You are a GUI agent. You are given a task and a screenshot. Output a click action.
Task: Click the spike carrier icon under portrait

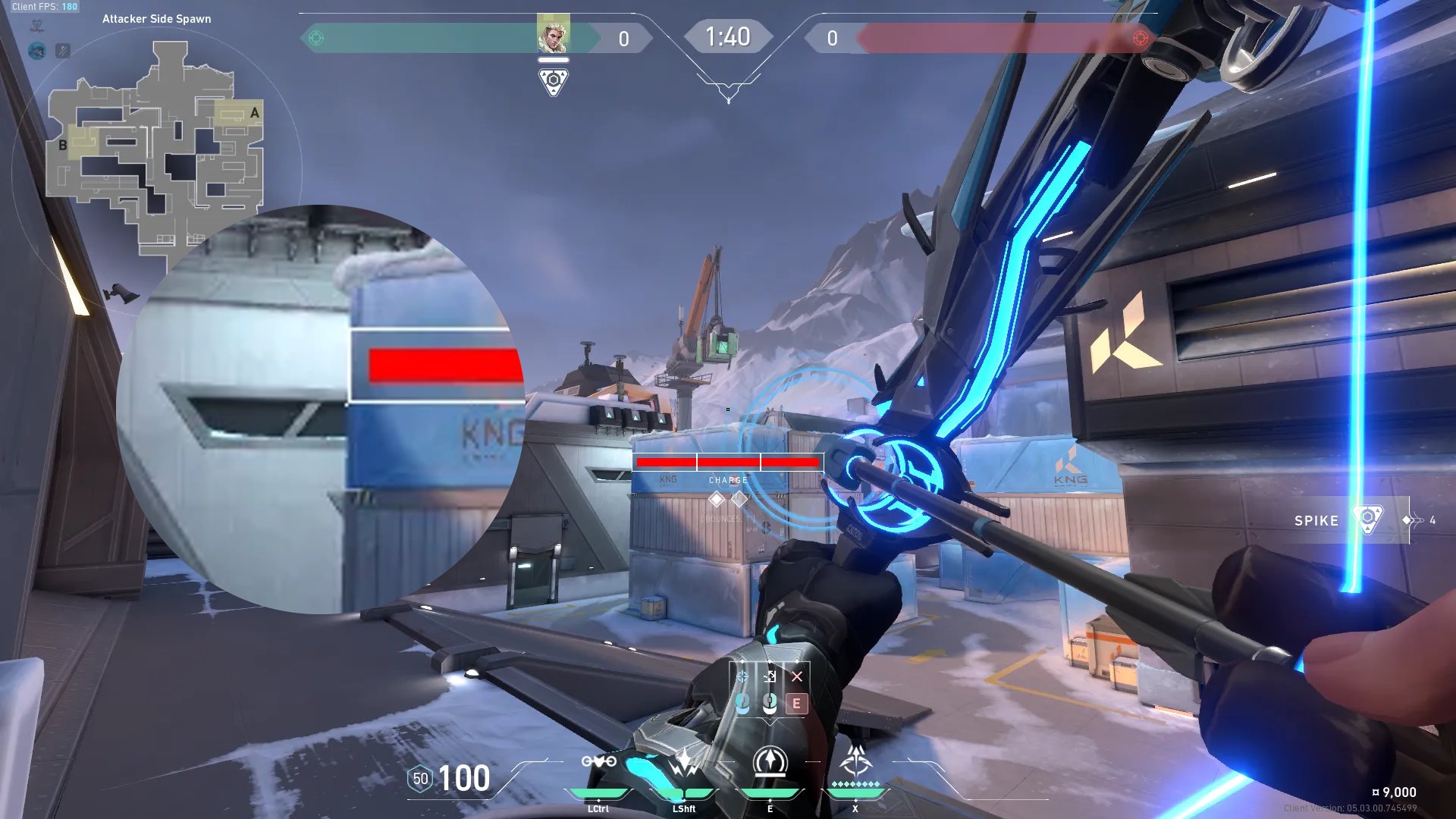[x=554, y=81]
